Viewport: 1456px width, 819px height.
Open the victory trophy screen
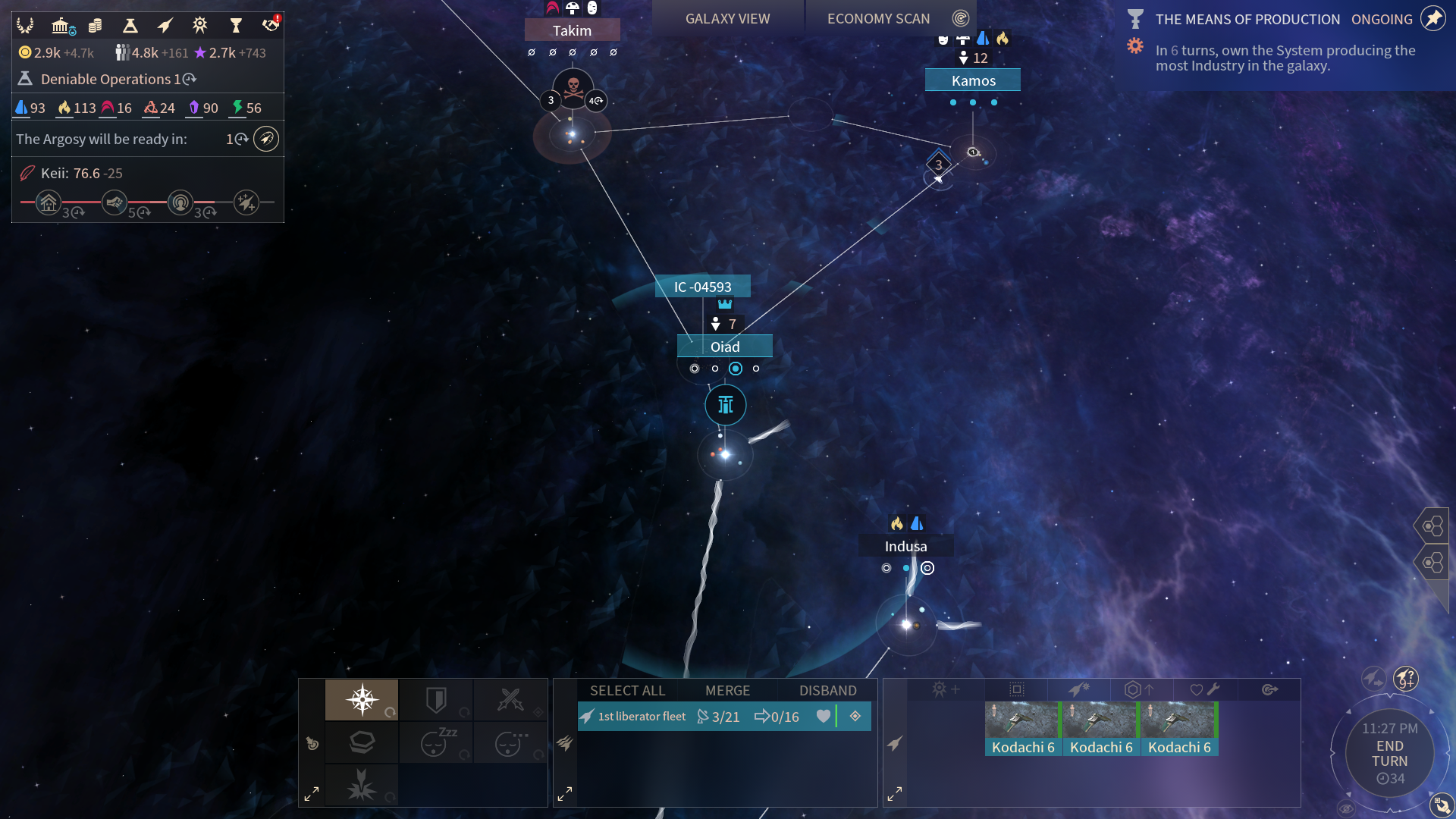pyautogui.click(x=235, y=26)
